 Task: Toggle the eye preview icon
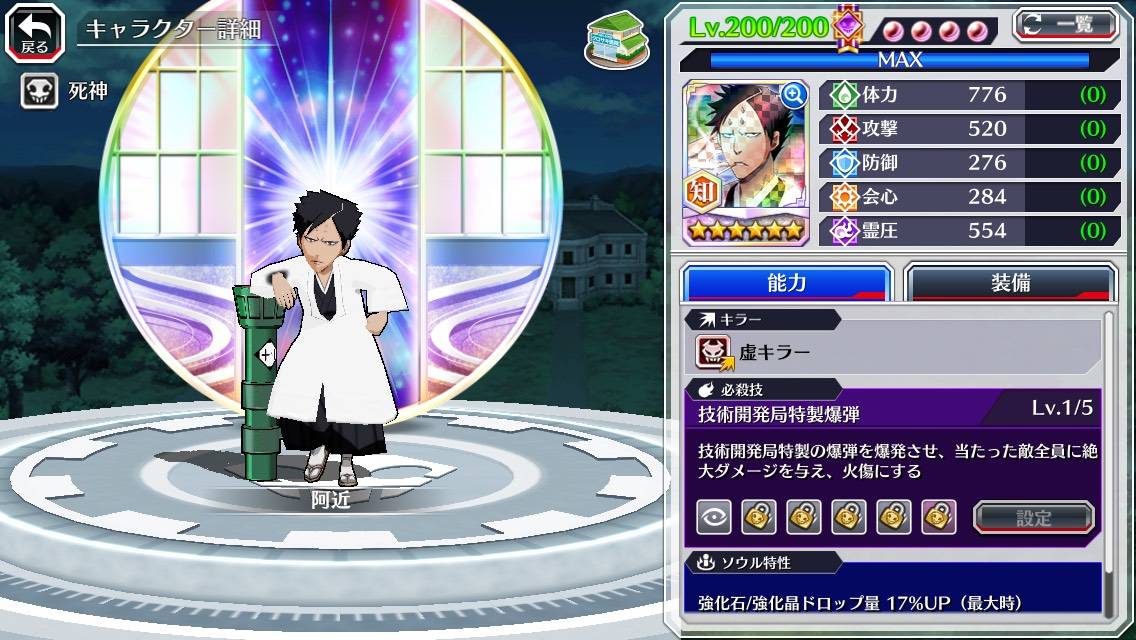tap(714, 517)
